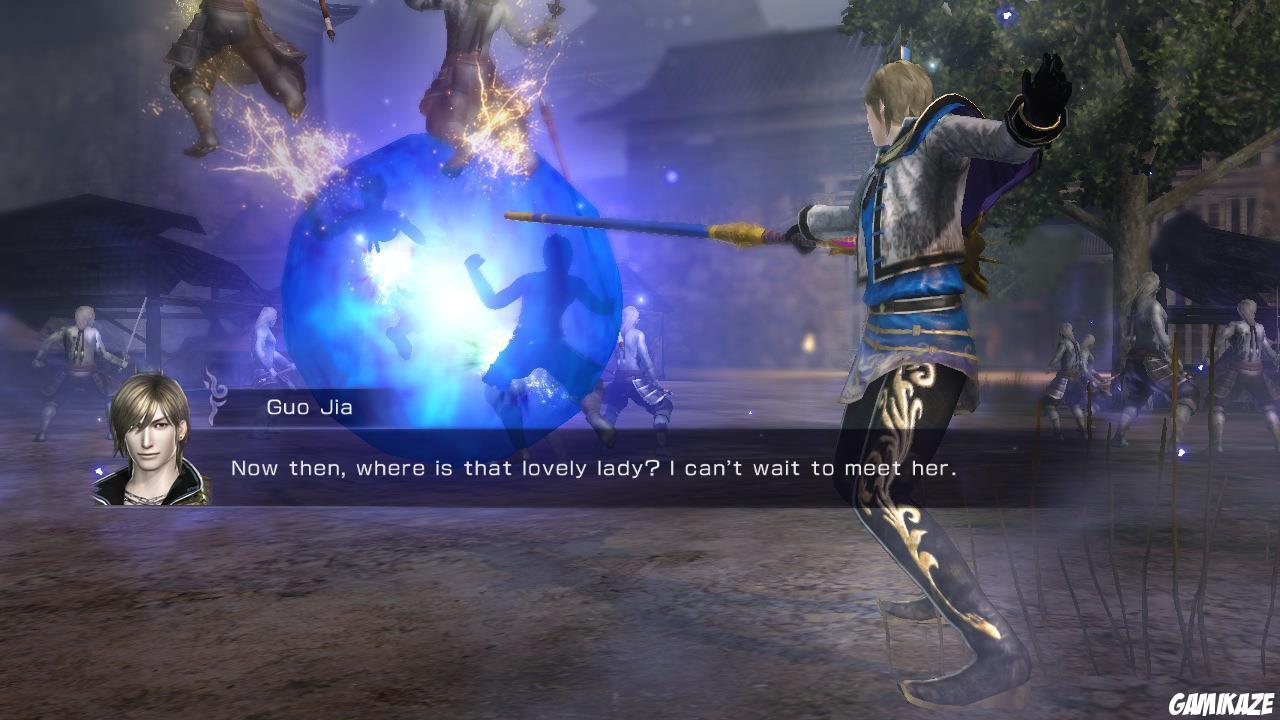Click the GAMIKAZE watermark

[1224, 703]
